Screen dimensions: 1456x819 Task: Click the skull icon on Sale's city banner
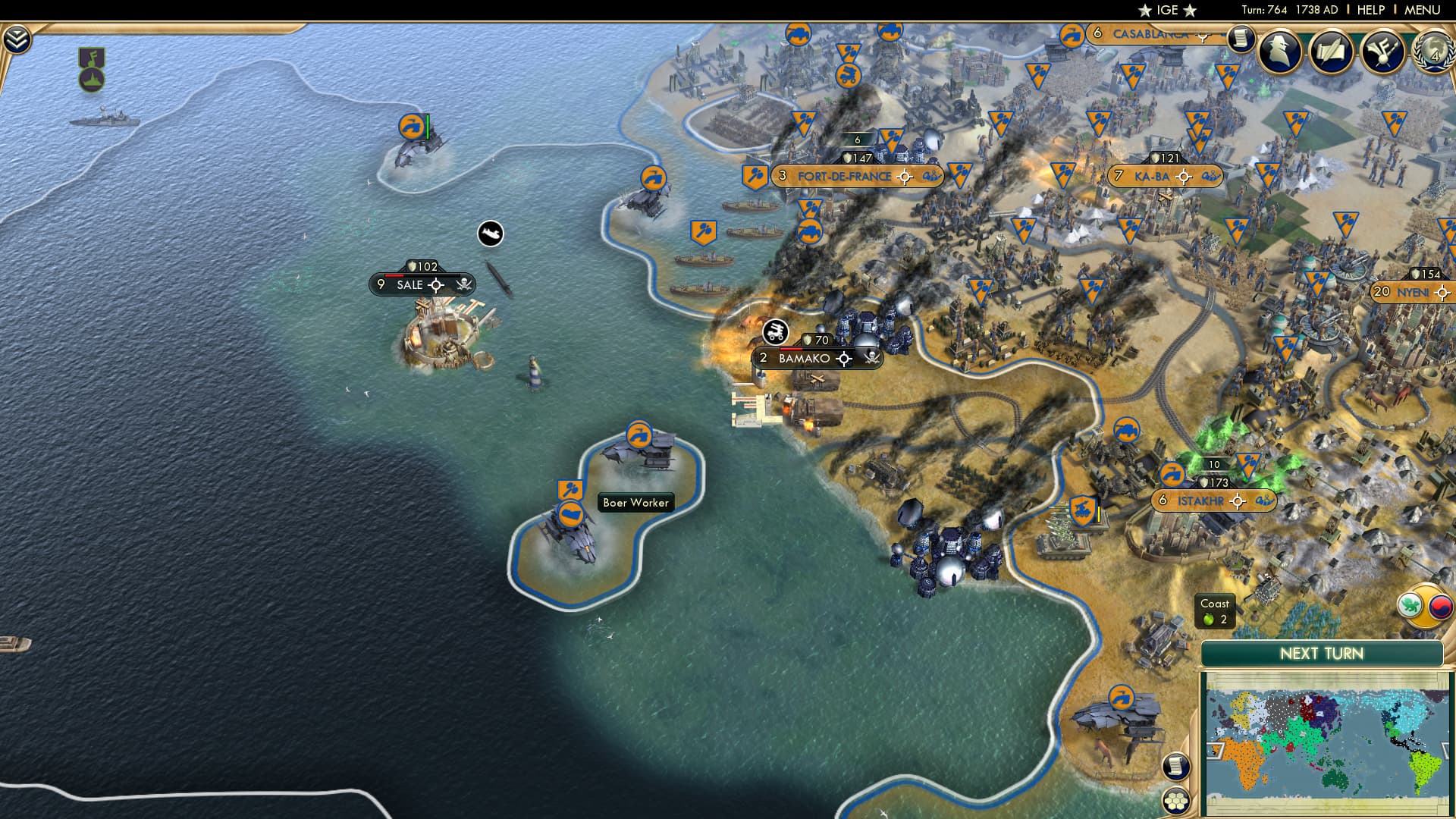click(x=464, y=283)
